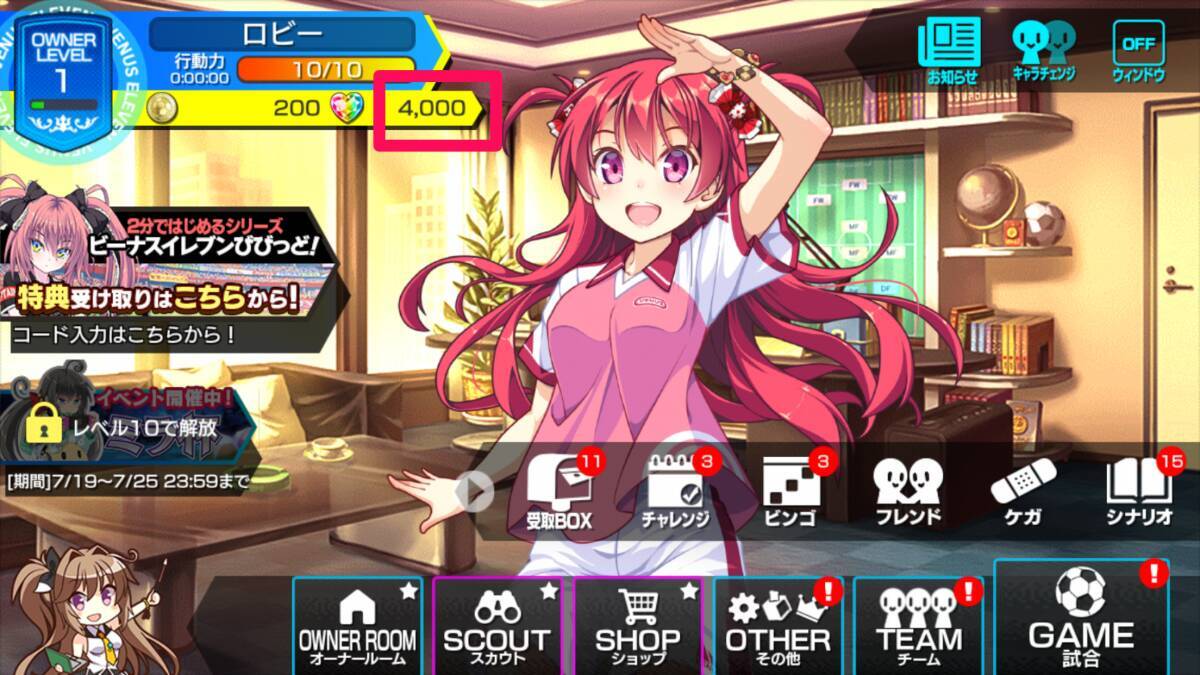Select the コード入力はこちらから code entry link
The height and width of the screenshot is (675, 1200).
125,335
